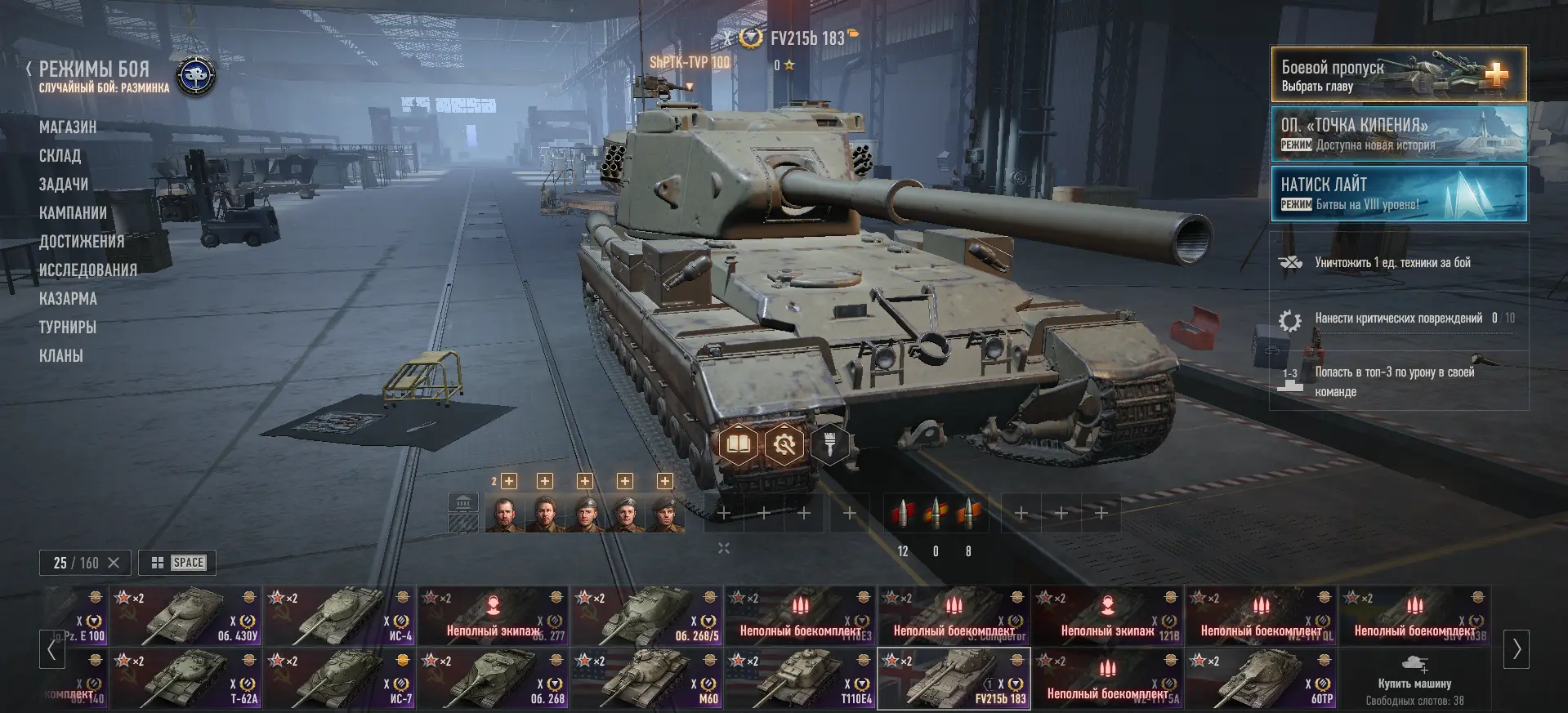This screenshot has height=713, width=1568.
Task: Open ИССЛЕДОВАНИЯ tech tree
Action: click(x=88, y=270)
